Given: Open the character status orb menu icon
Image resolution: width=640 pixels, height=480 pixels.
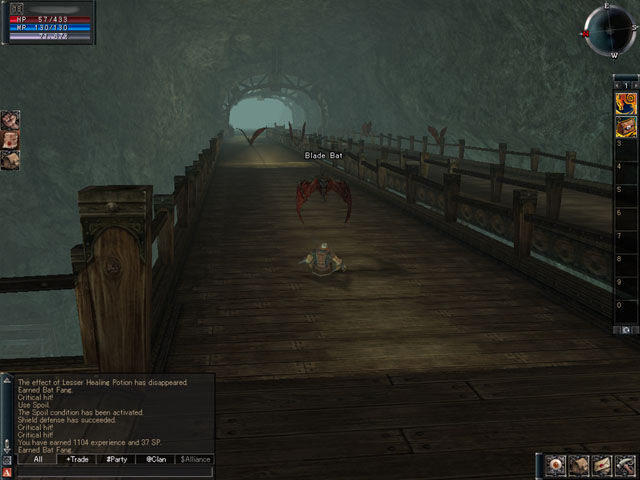Looking at the screenshot, I should pyautogui.click(x=556, y=465).
